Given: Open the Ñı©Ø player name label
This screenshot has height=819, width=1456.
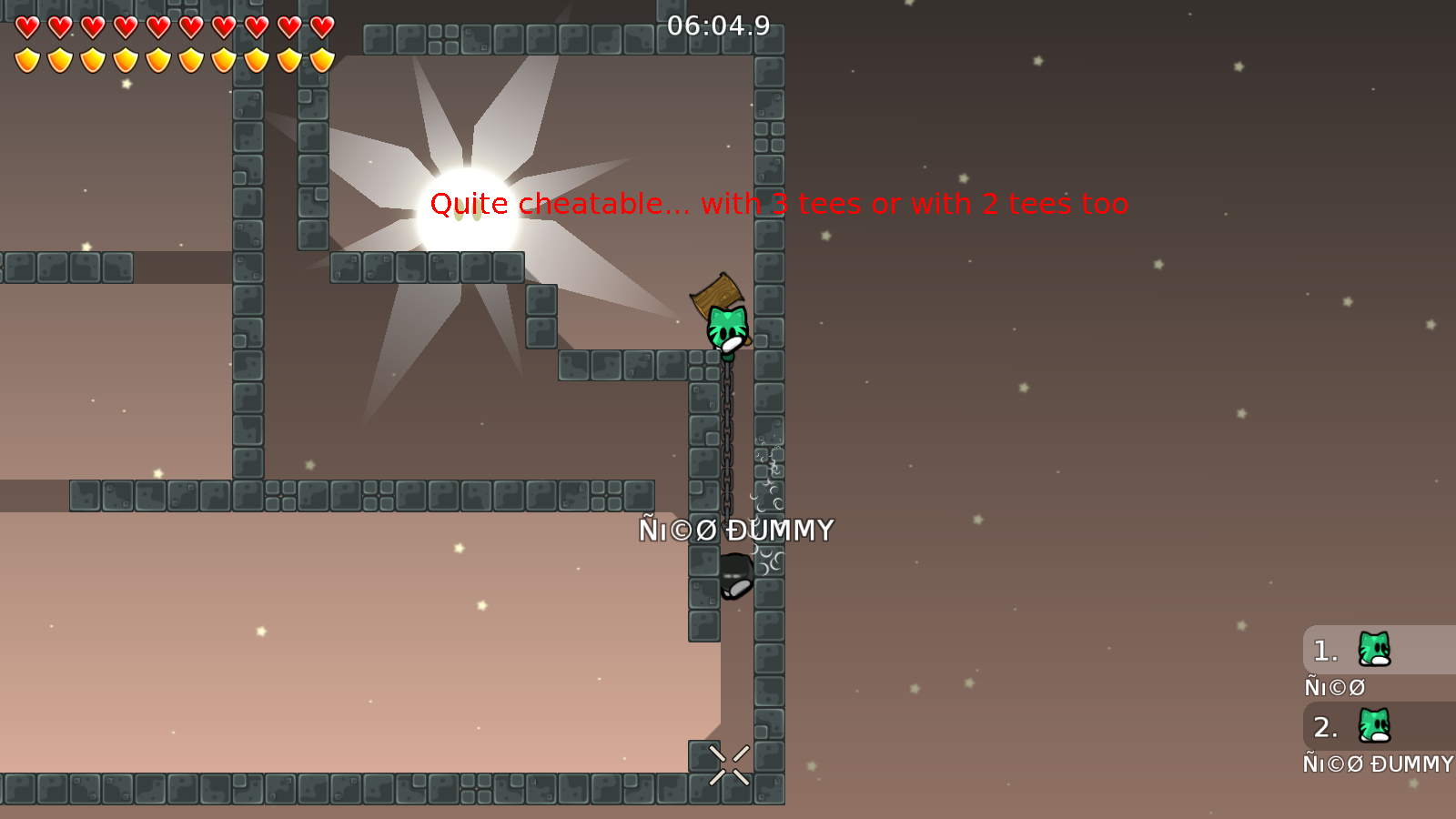Looking at the screenshot, I should point(1334,687).
